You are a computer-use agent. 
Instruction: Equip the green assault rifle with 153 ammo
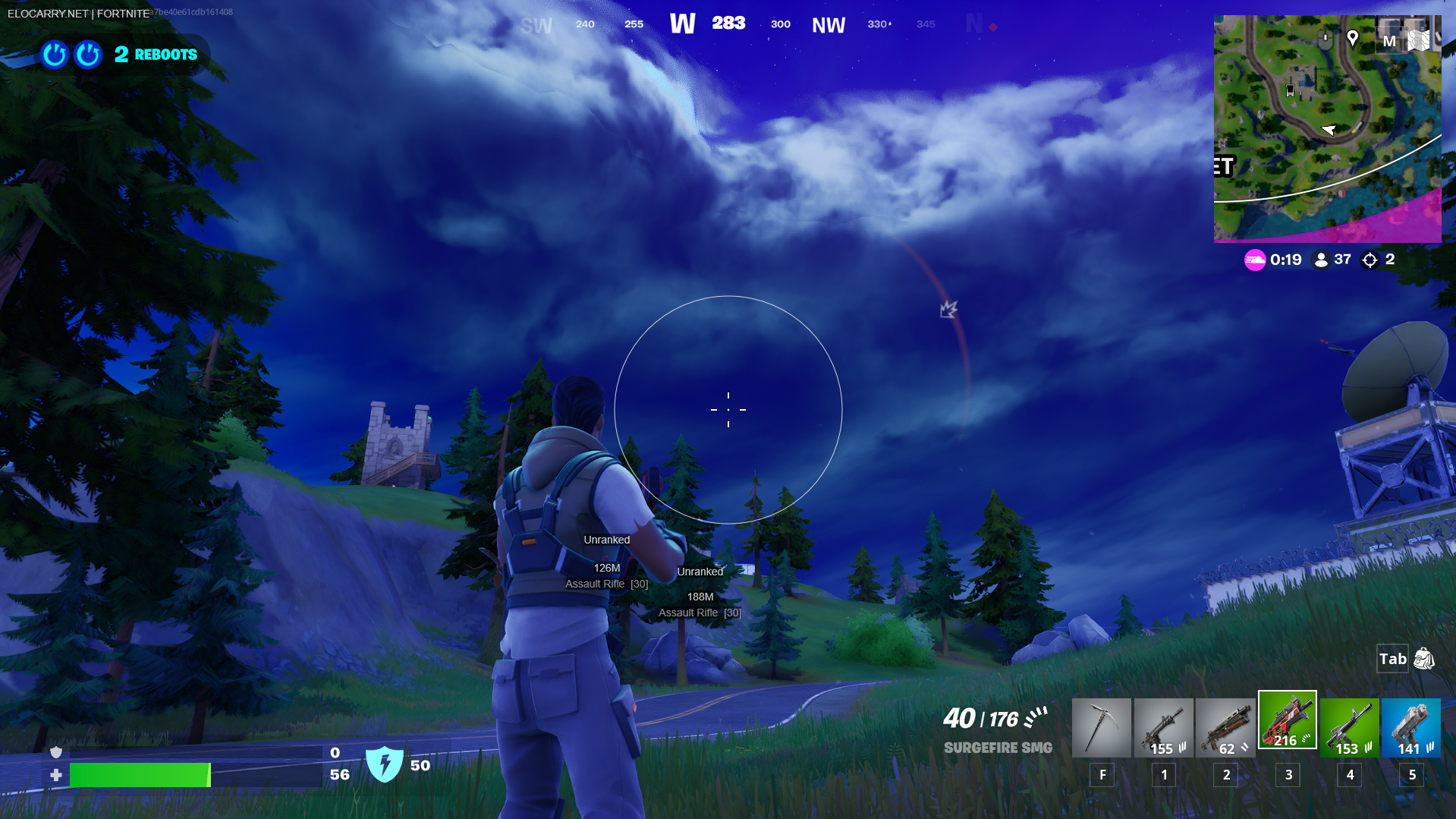[x=1349, y=728]
